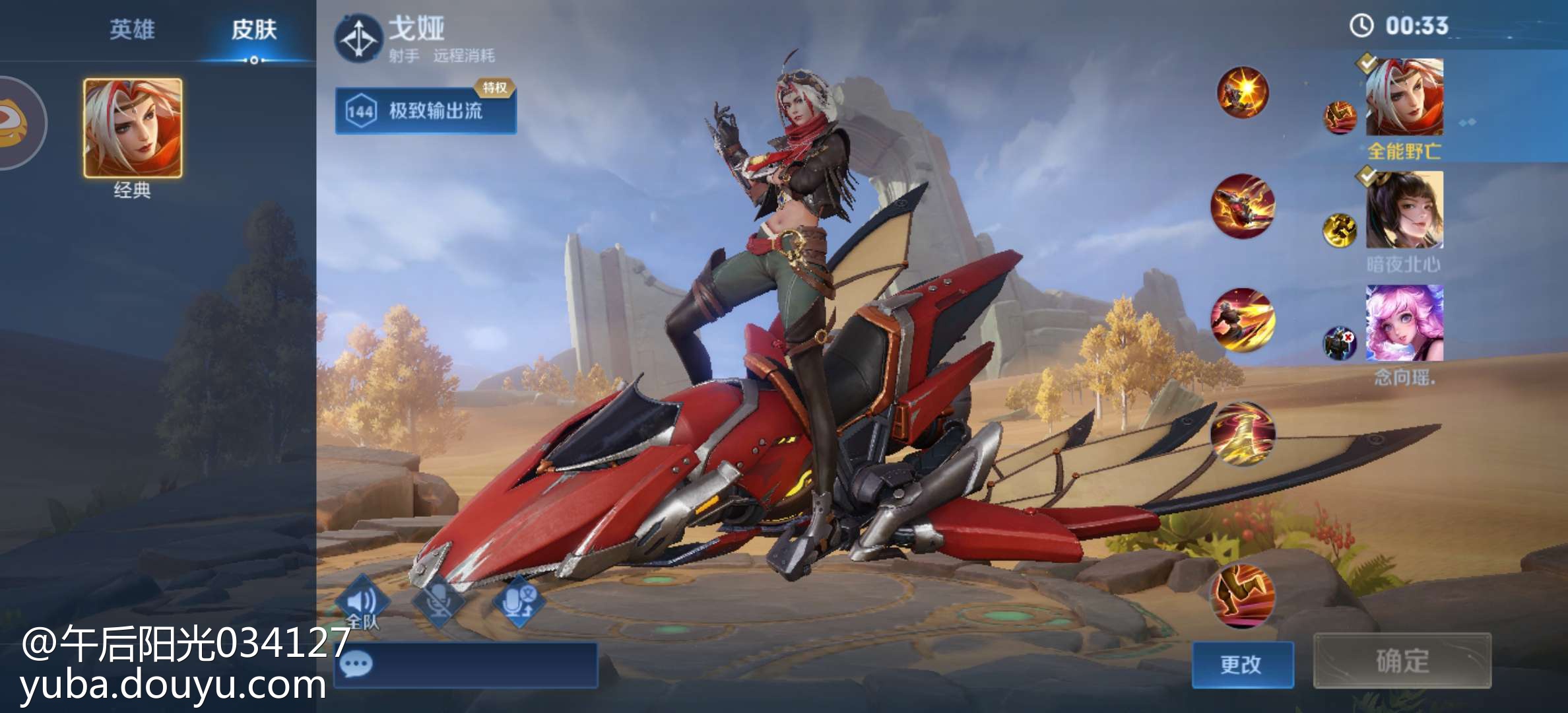The image size is (1568, 713).
Task: Select the large running-legs summoner spell icon
Action: click(x=1242, y=594)
